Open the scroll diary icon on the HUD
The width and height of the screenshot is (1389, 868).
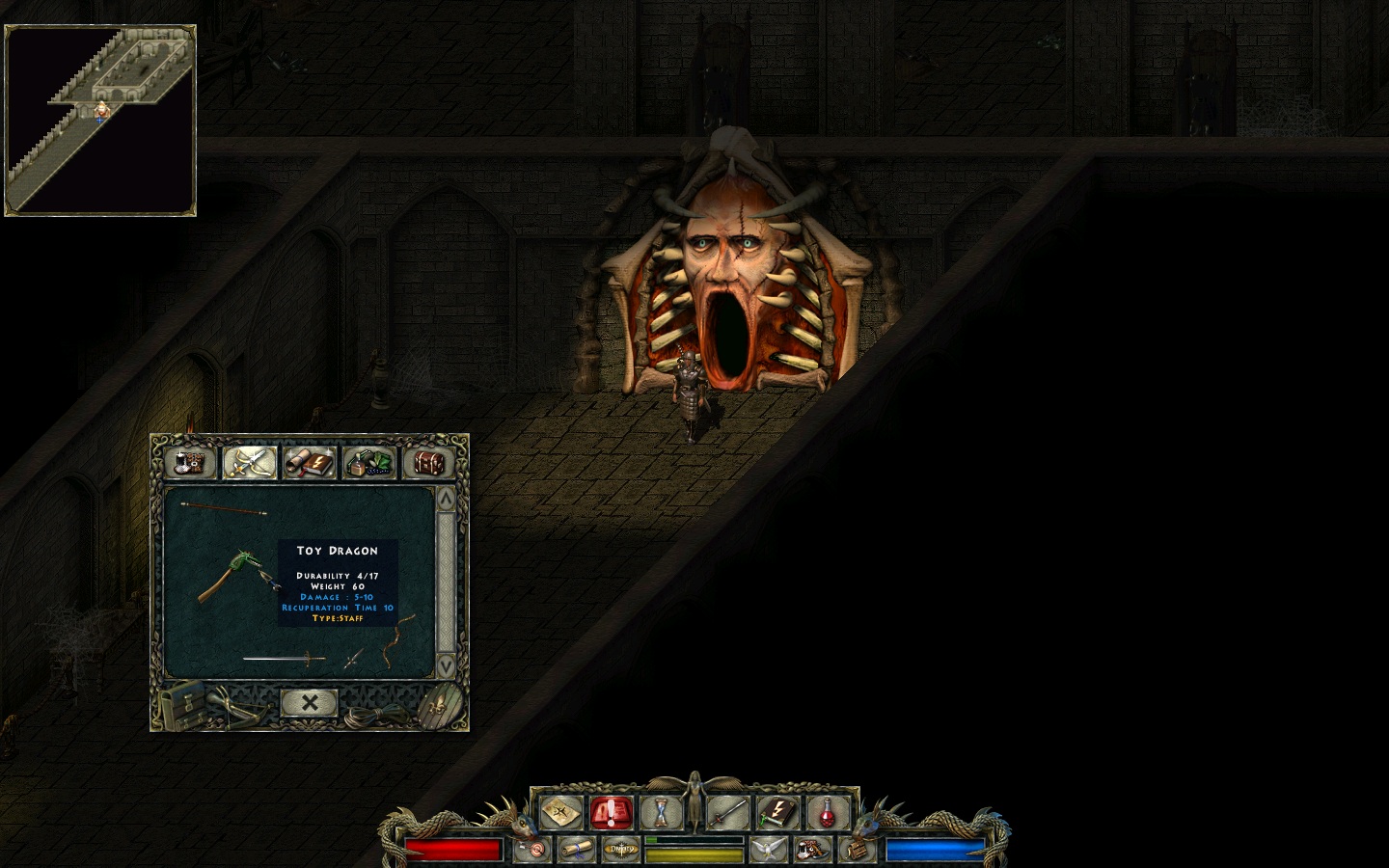[576, 850]
